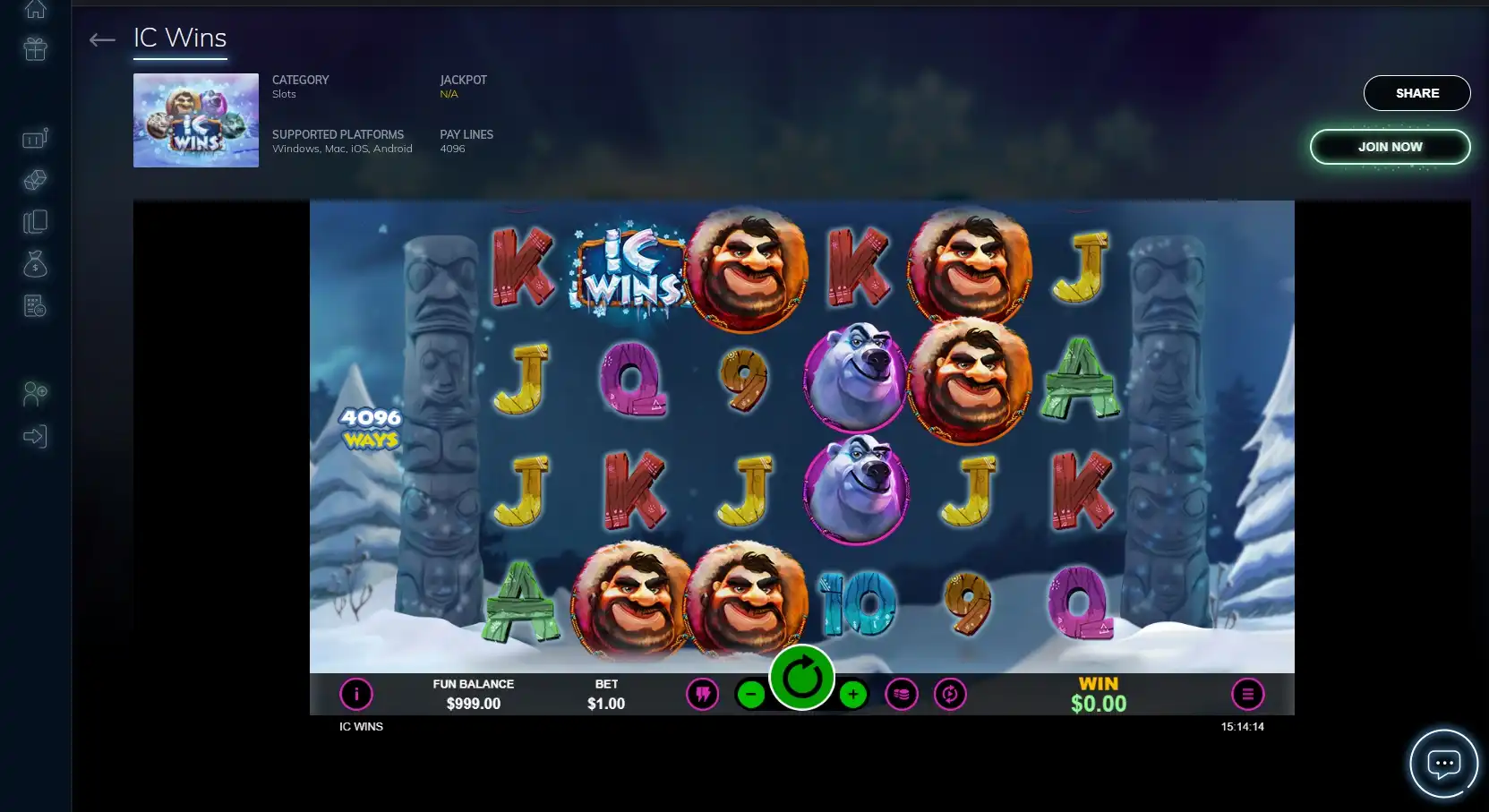Spin the reels with the green button
The width and height of the screenshot is (1489, 812).
[801, 678]
